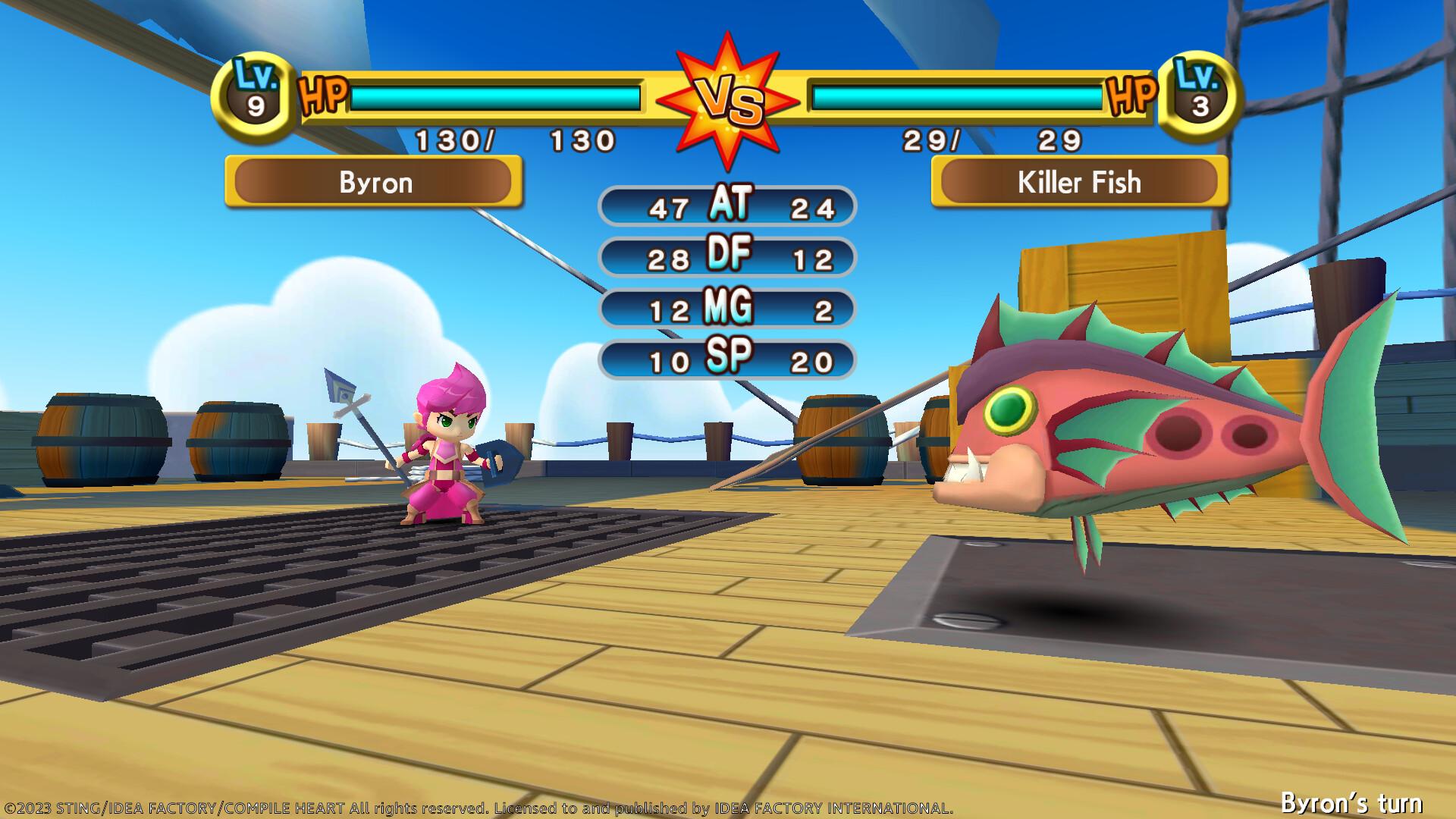Open details on Byron's turn indicator
Screen dimensions: 1456x819
[1365, 801]
